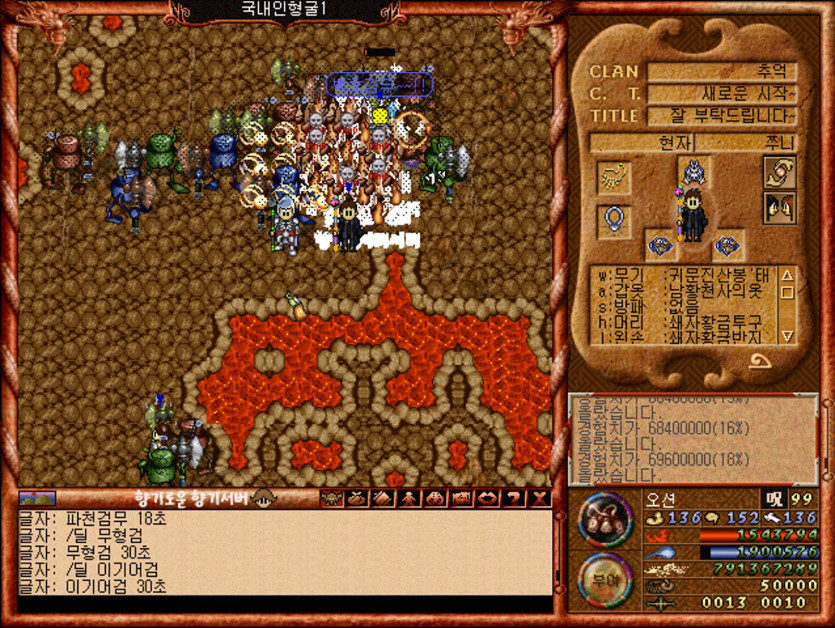Open the item pouch toolbar button

click(357, 498)
